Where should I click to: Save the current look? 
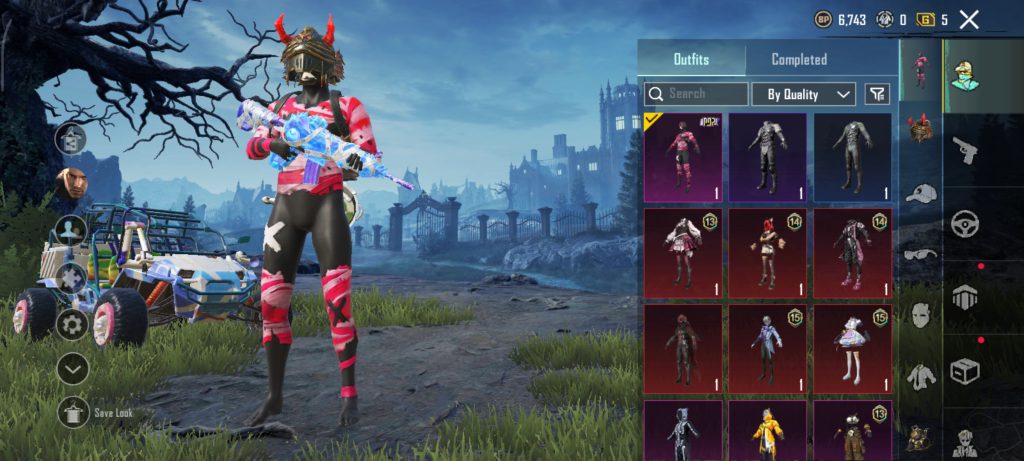pyautogui.click(x=74, y=411)
